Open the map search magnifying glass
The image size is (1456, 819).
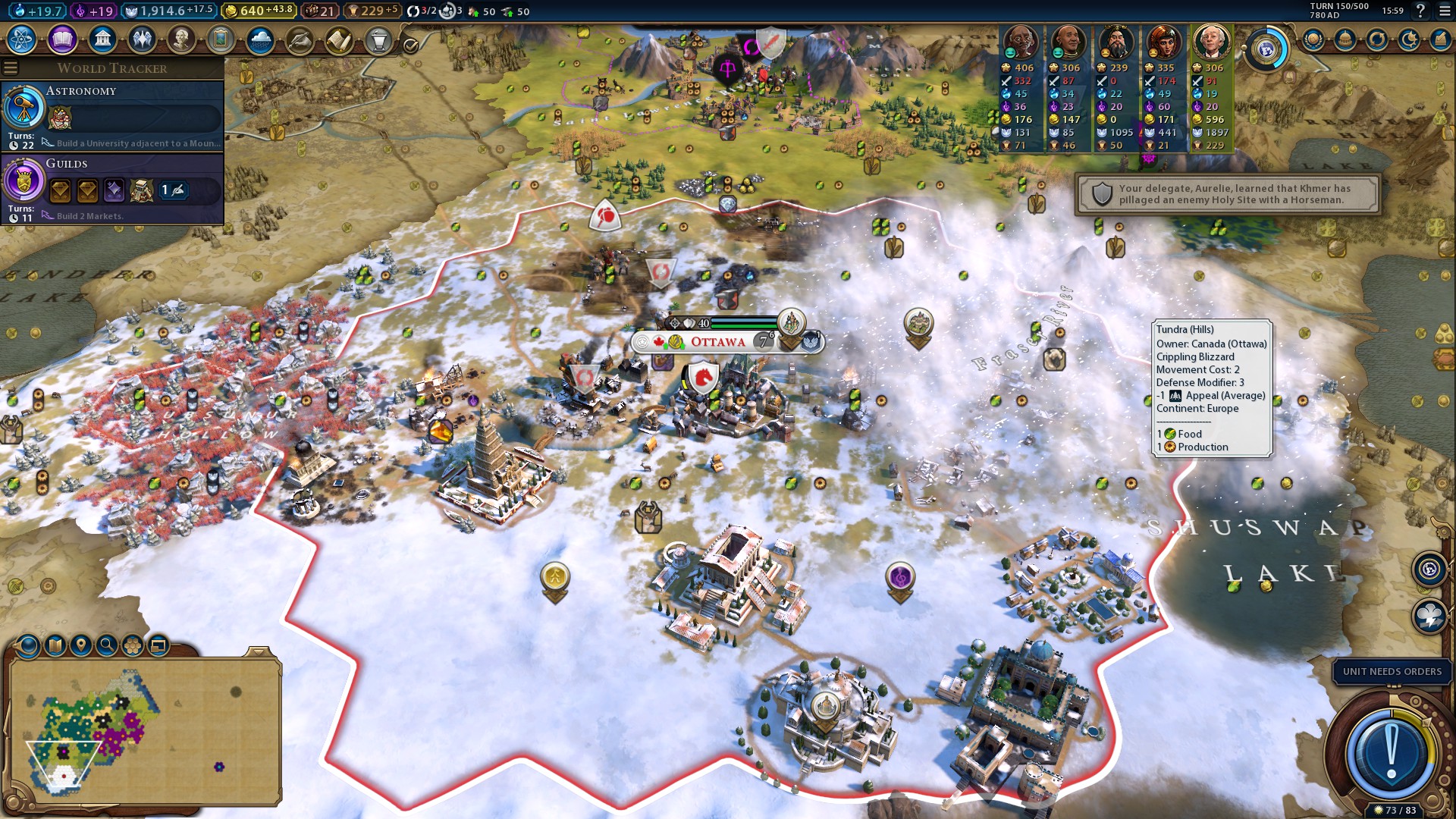click(107, 645)
